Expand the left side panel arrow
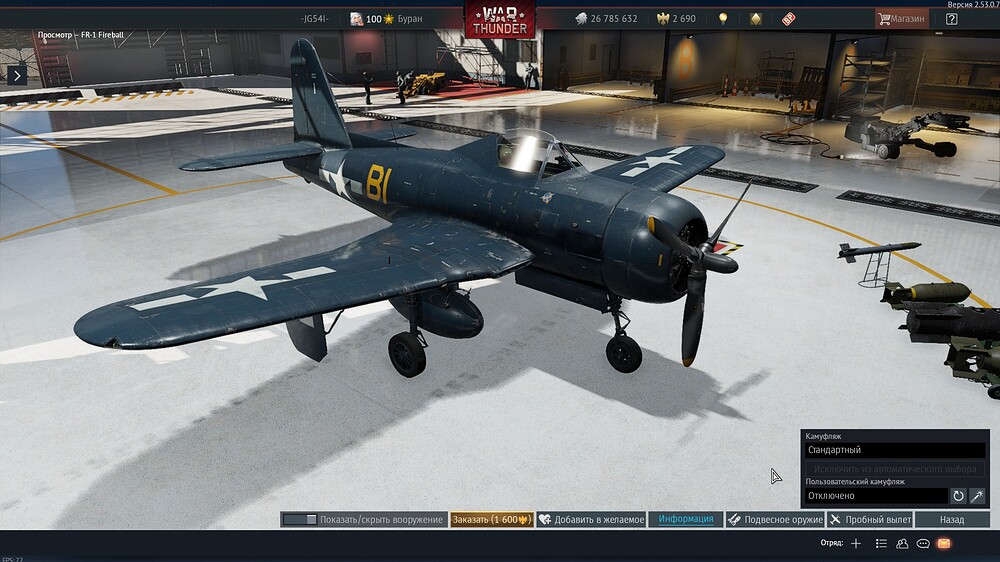1000x562 pixels. coord(16,74)
